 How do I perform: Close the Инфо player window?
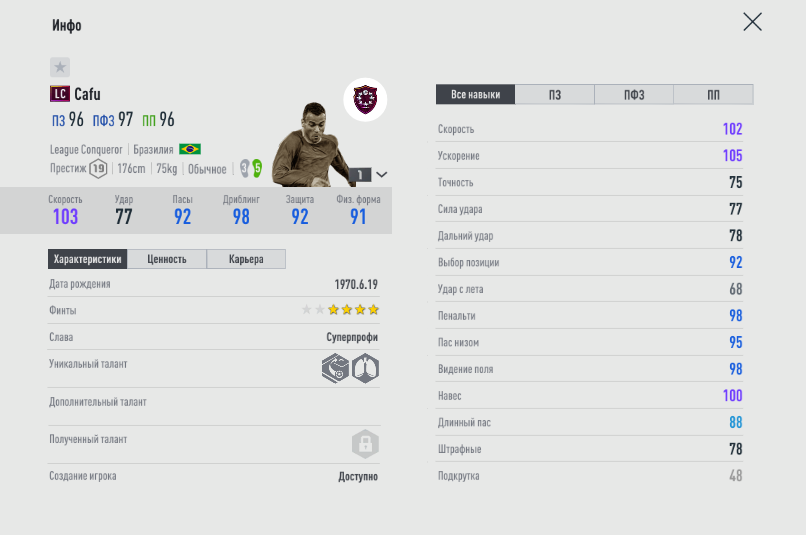pos(752,22)
